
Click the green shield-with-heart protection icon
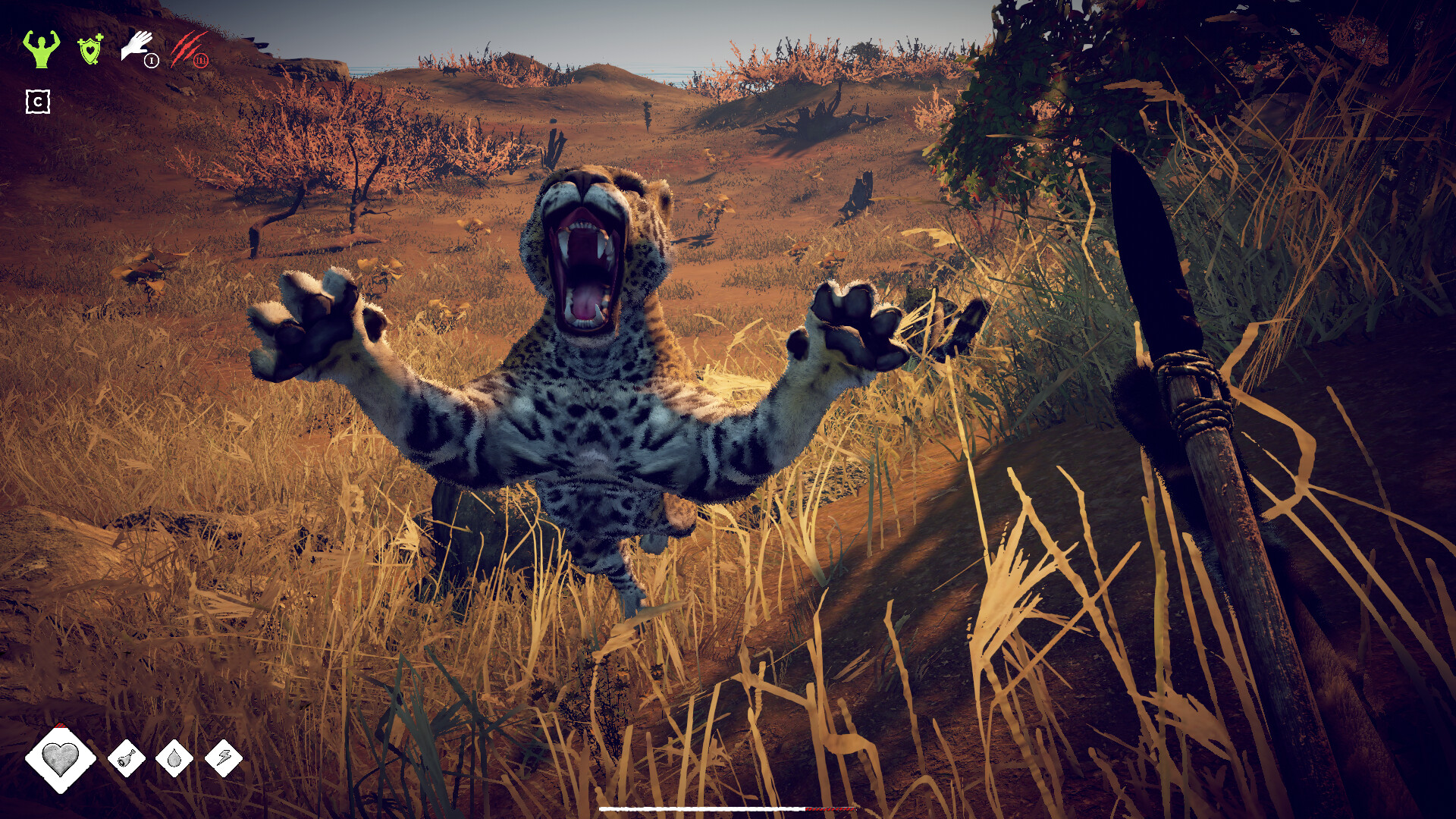(x=89, y=50)
